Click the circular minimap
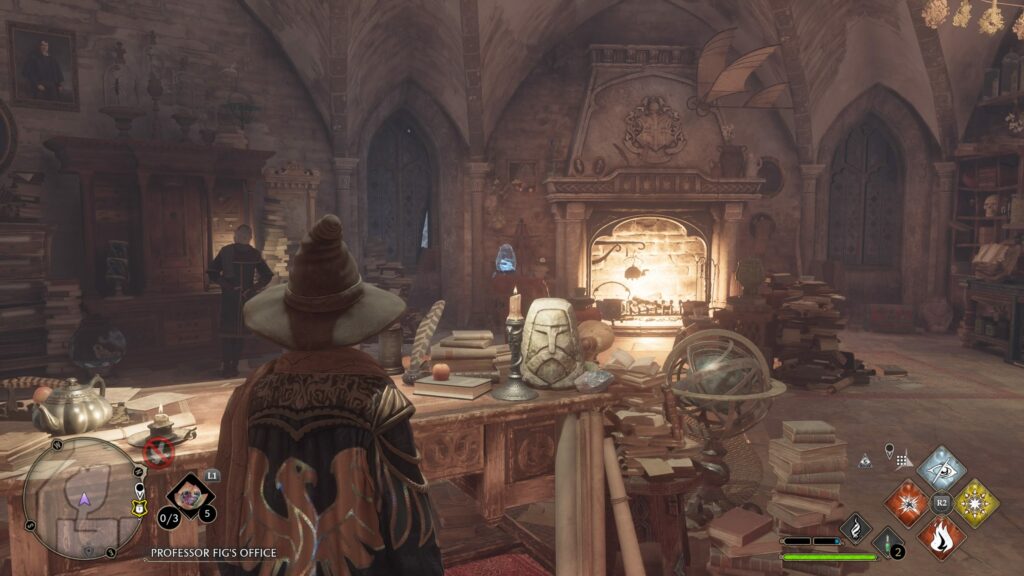1024x576 pixels. pyautogui.click(x=83, y=498)
